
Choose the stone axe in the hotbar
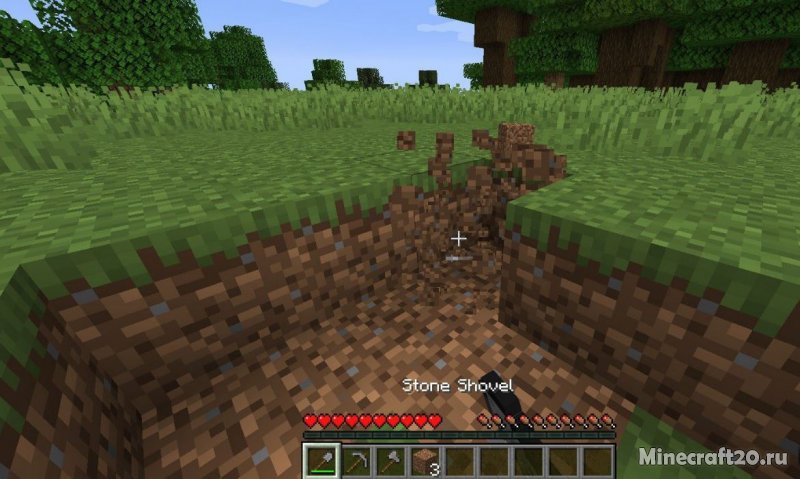pos(390,461)
